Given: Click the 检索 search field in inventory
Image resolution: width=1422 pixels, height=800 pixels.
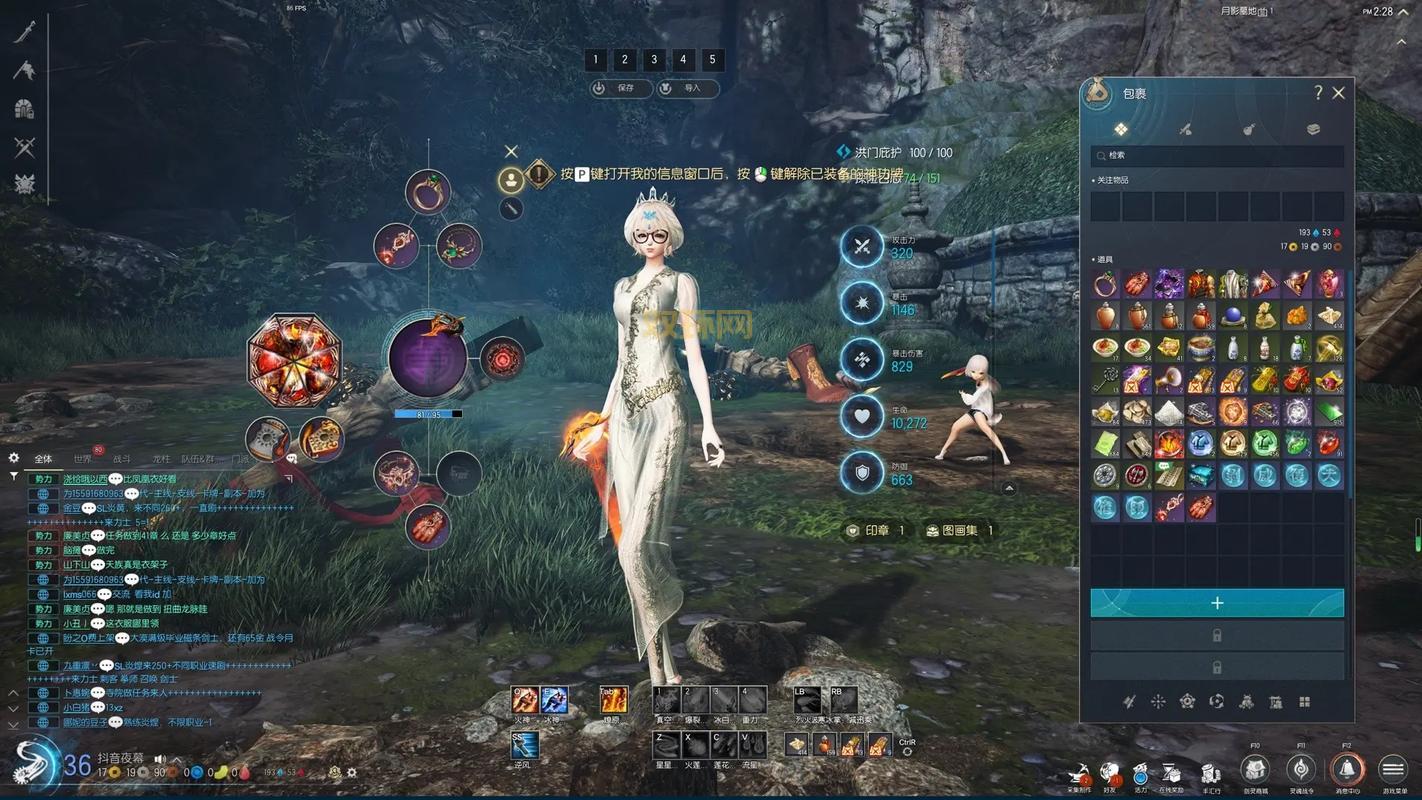Looking at the screenshot, I should tap(1217, 156).
